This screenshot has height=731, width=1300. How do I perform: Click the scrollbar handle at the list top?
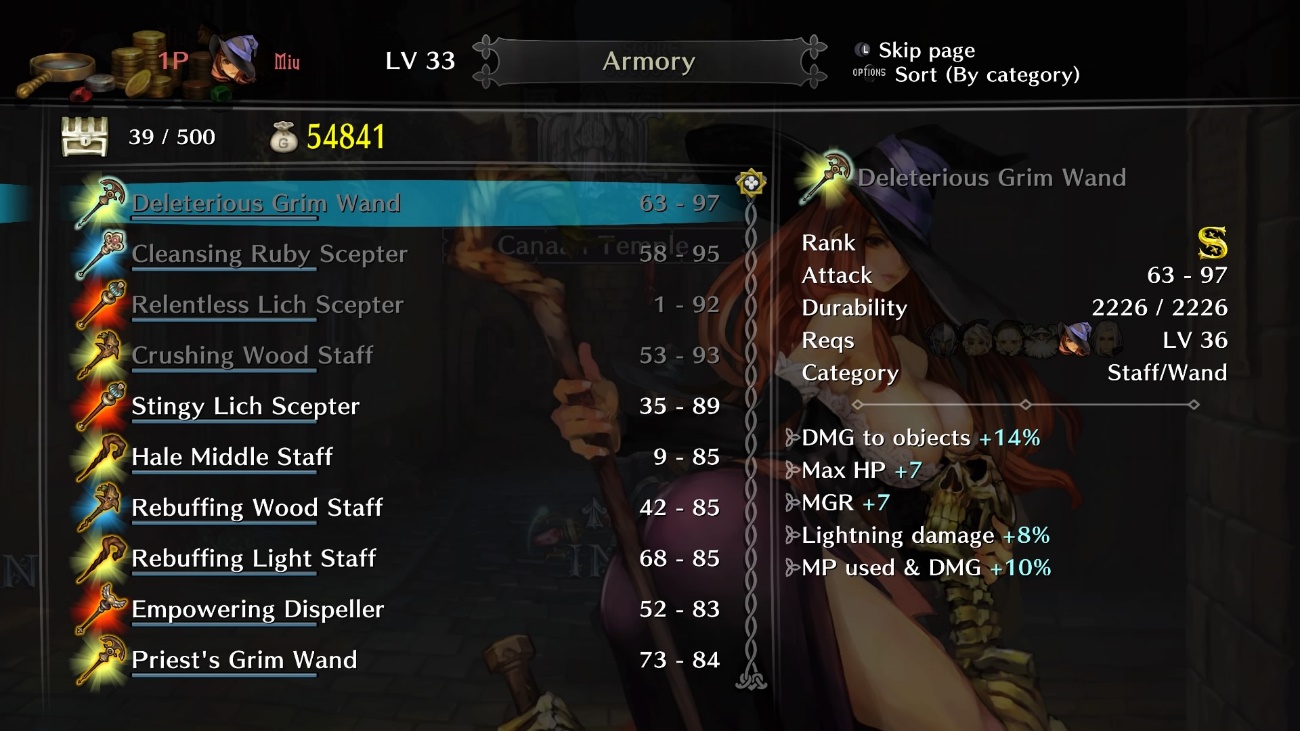pyautogui.click(x=751, y=183)
